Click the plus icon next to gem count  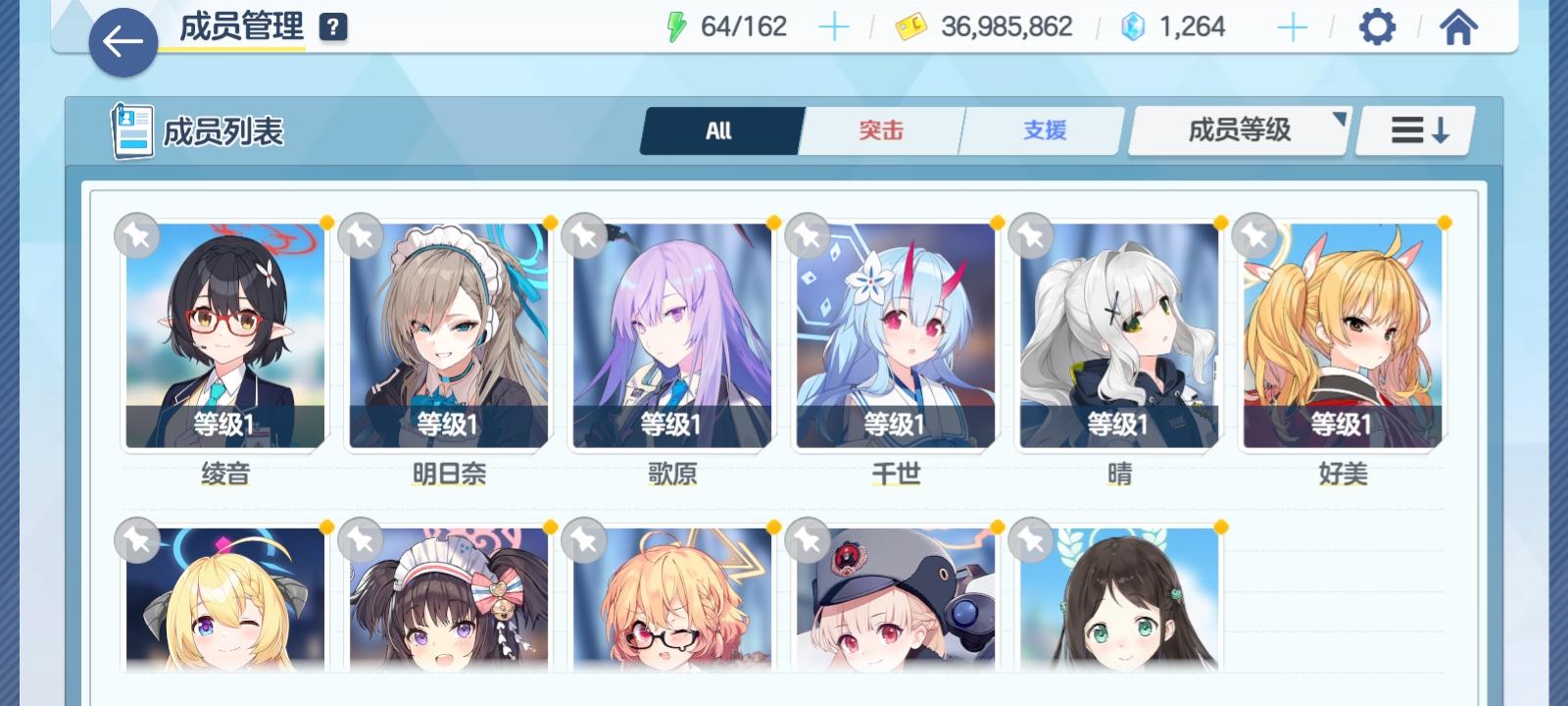pos(1292,26)
